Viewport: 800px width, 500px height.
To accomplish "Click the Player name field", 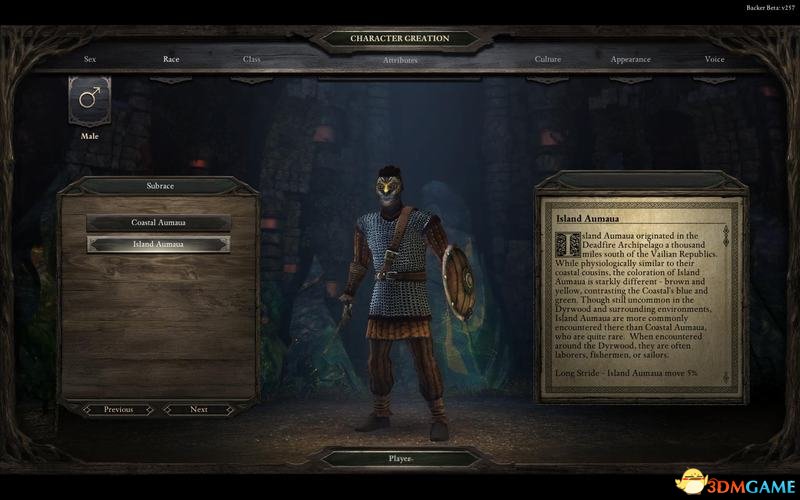I will [400, 459].
